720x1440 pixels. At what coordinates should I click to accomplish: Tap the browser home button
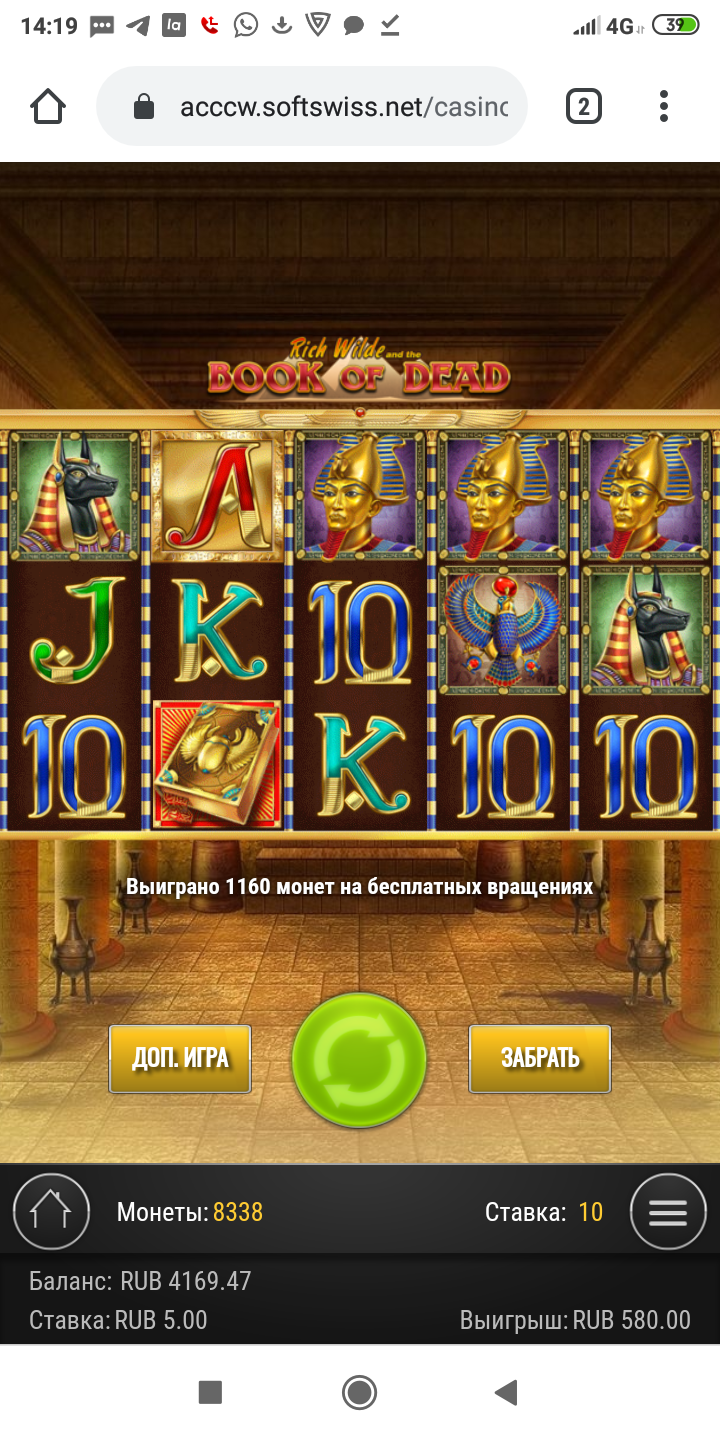point(48,106)
